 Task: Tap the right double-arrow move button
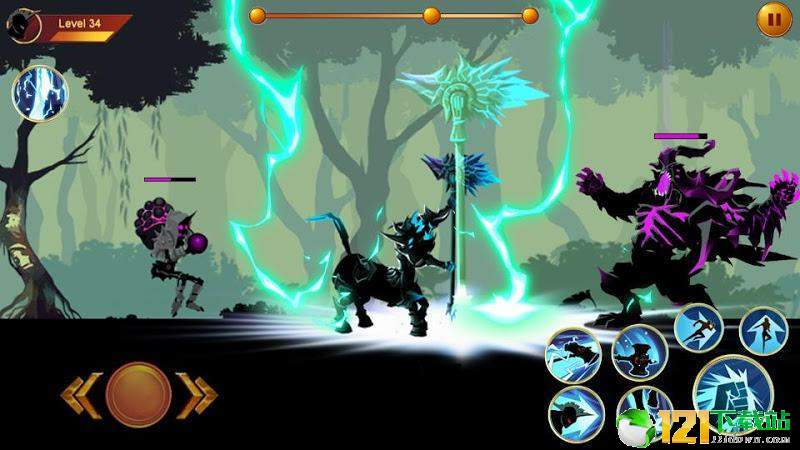[x=196, y=394]
